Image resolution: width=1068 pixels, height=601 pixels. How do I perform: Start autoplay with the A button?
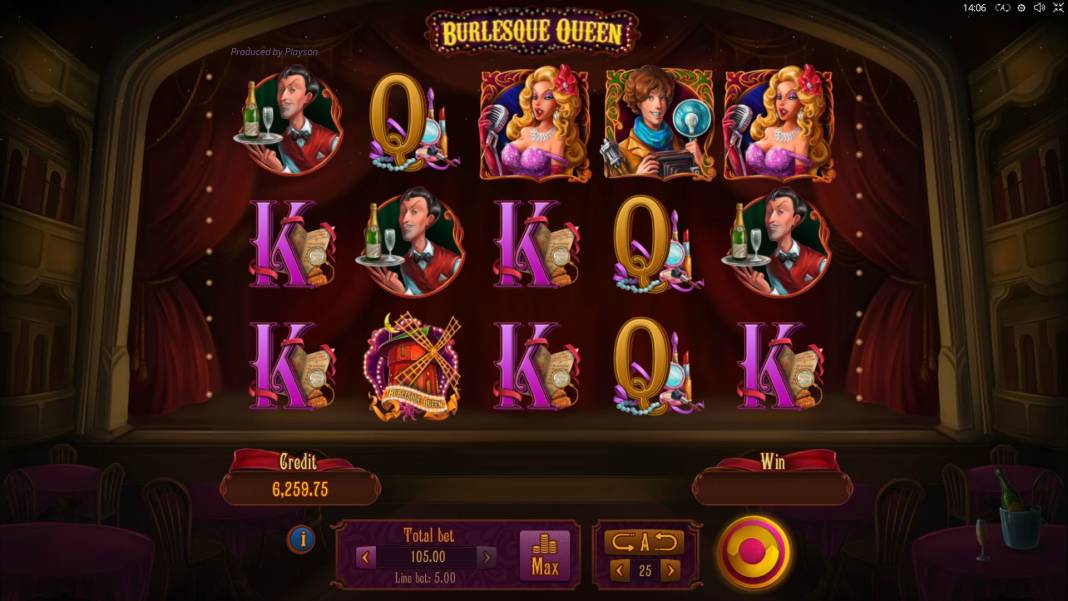[644, 542]
